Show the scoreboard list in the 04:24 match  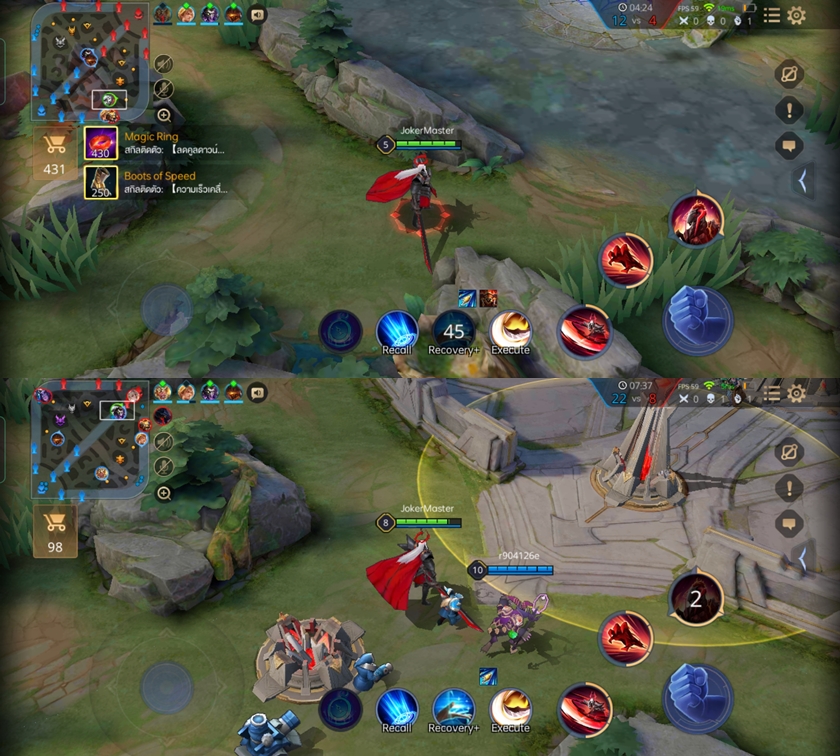point(771,15)
